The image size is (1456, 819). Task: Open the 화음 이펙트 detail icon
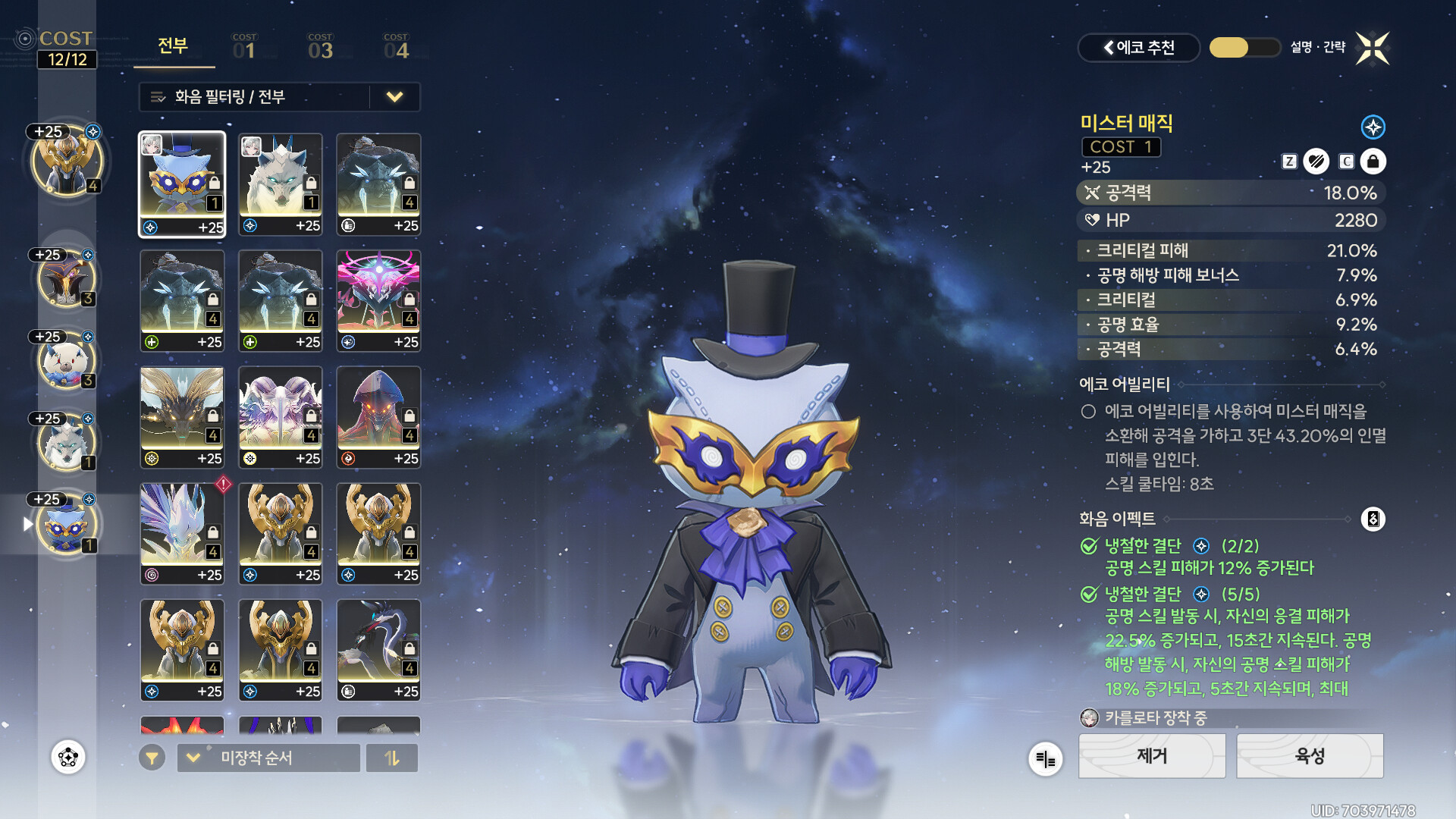[x=1373, y=519]
